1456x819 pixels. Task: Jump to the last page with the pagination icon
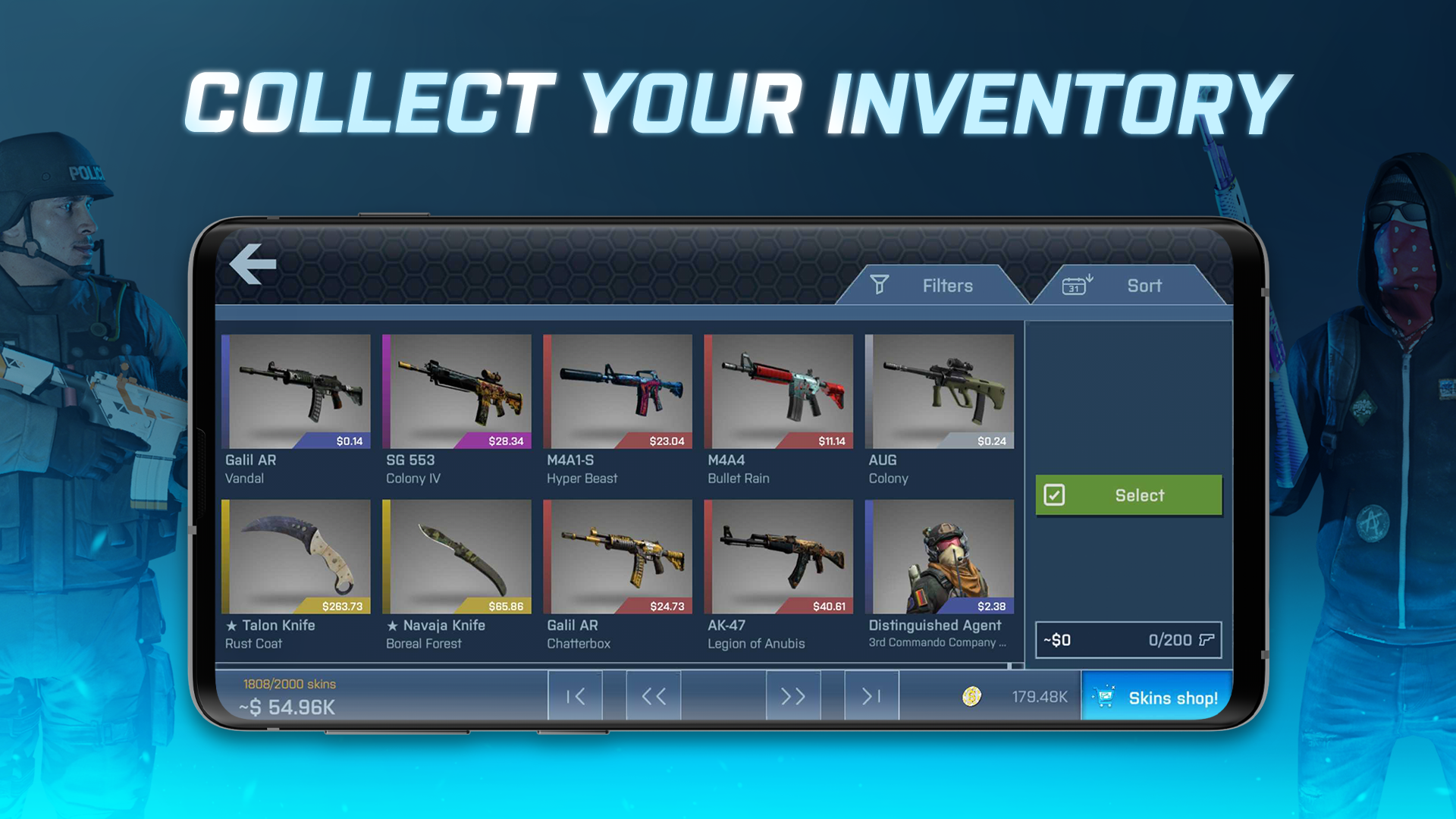[870, 695]
